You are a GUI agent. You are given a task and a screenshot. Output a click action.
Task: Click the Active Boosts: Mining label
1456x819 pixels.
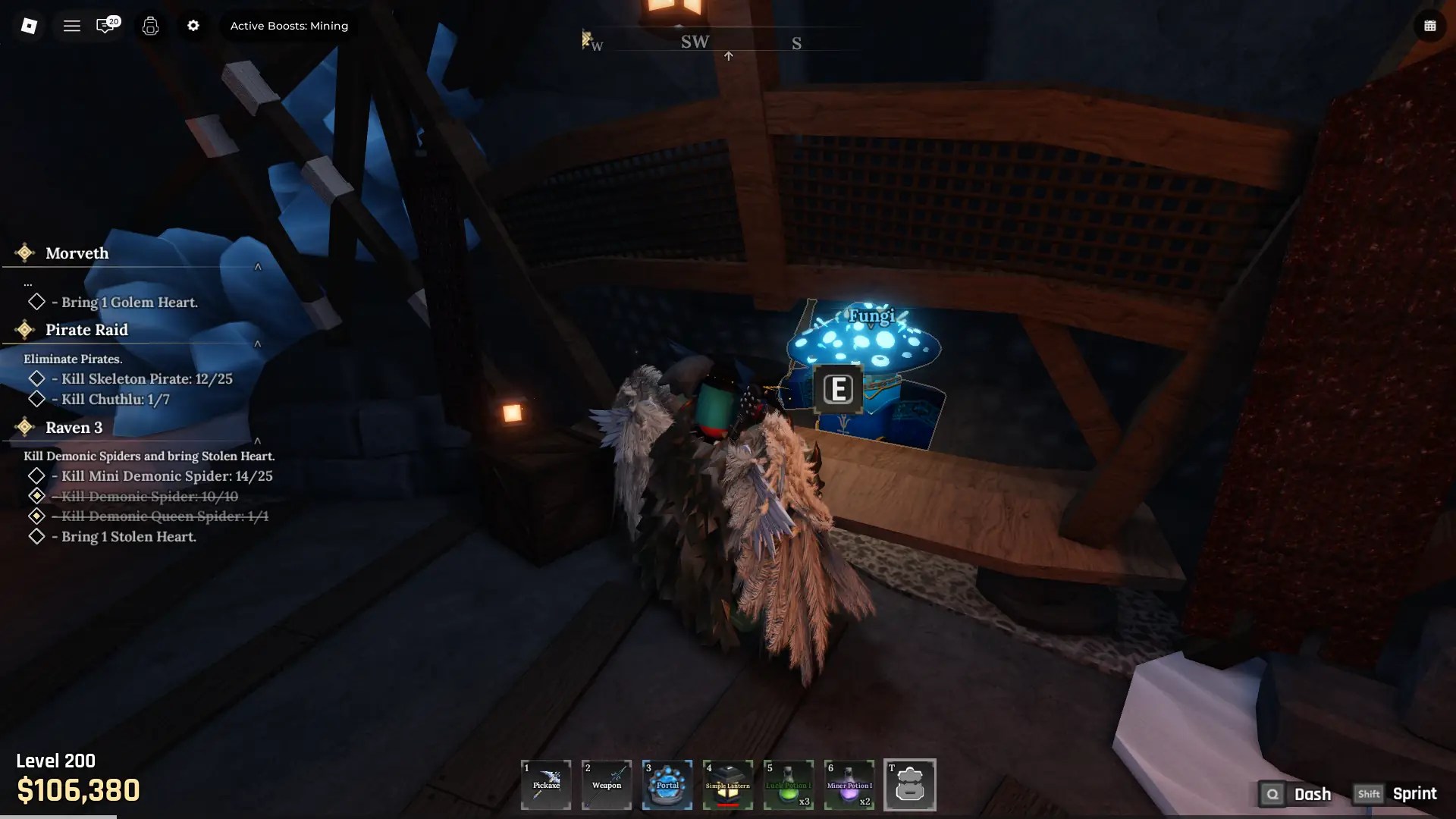click(x=289, y=25)
